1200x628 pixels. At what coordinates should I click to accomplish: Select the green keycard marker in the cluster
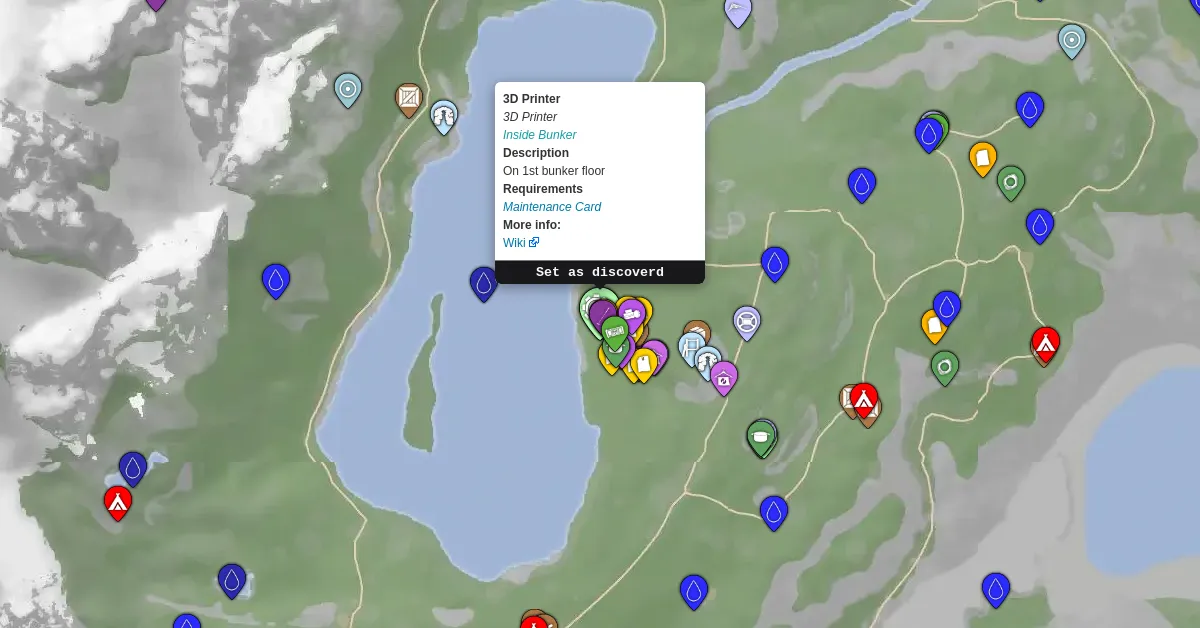pyautogui.click(x=614, y=331)
